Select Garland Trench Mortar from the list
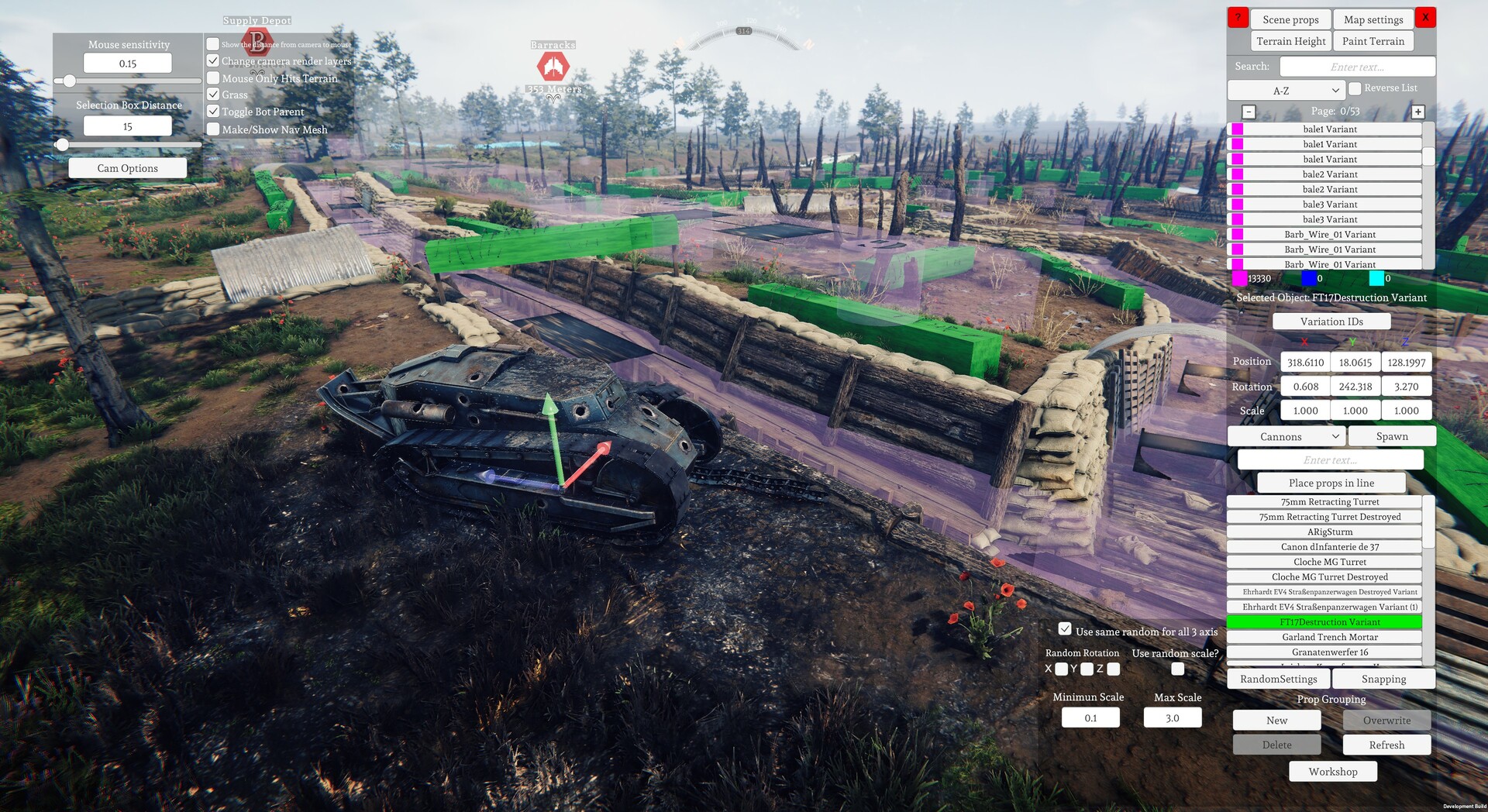 click(1329, 637)
